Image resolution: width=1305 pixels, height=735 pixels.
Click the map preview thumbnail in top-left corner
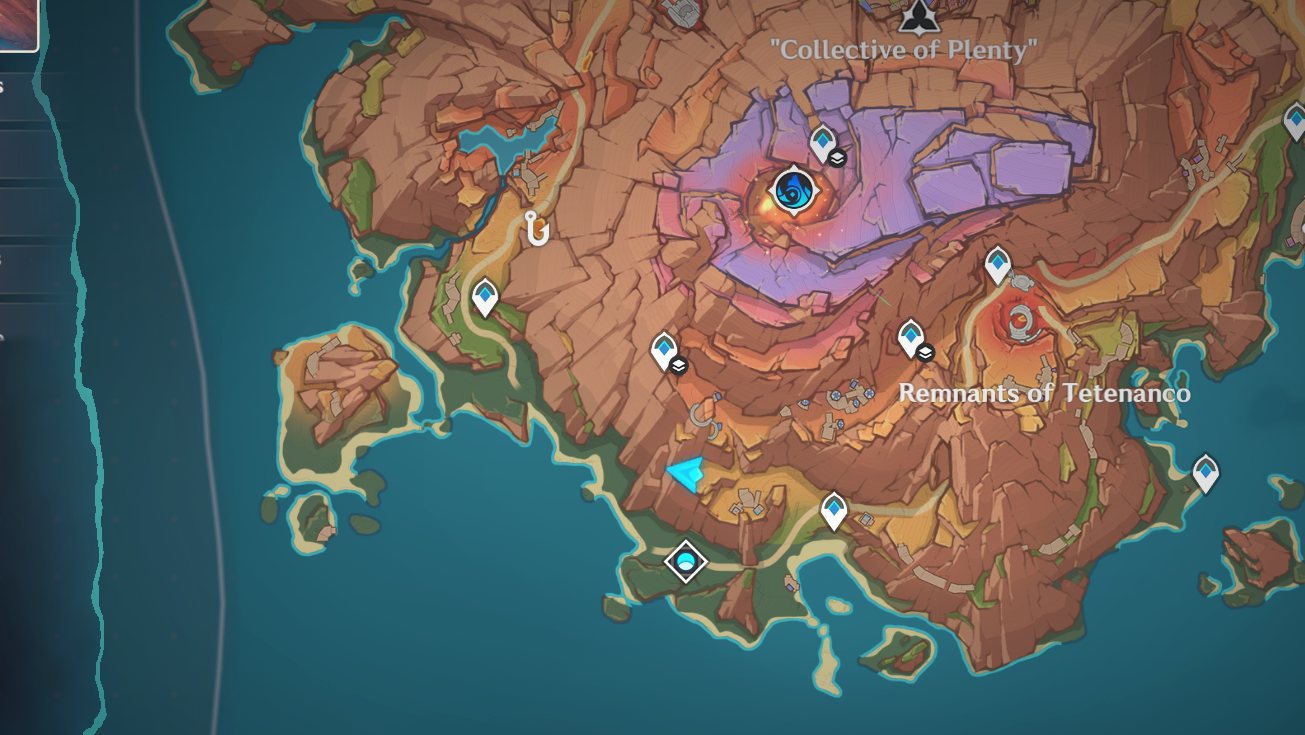[20, 25]
